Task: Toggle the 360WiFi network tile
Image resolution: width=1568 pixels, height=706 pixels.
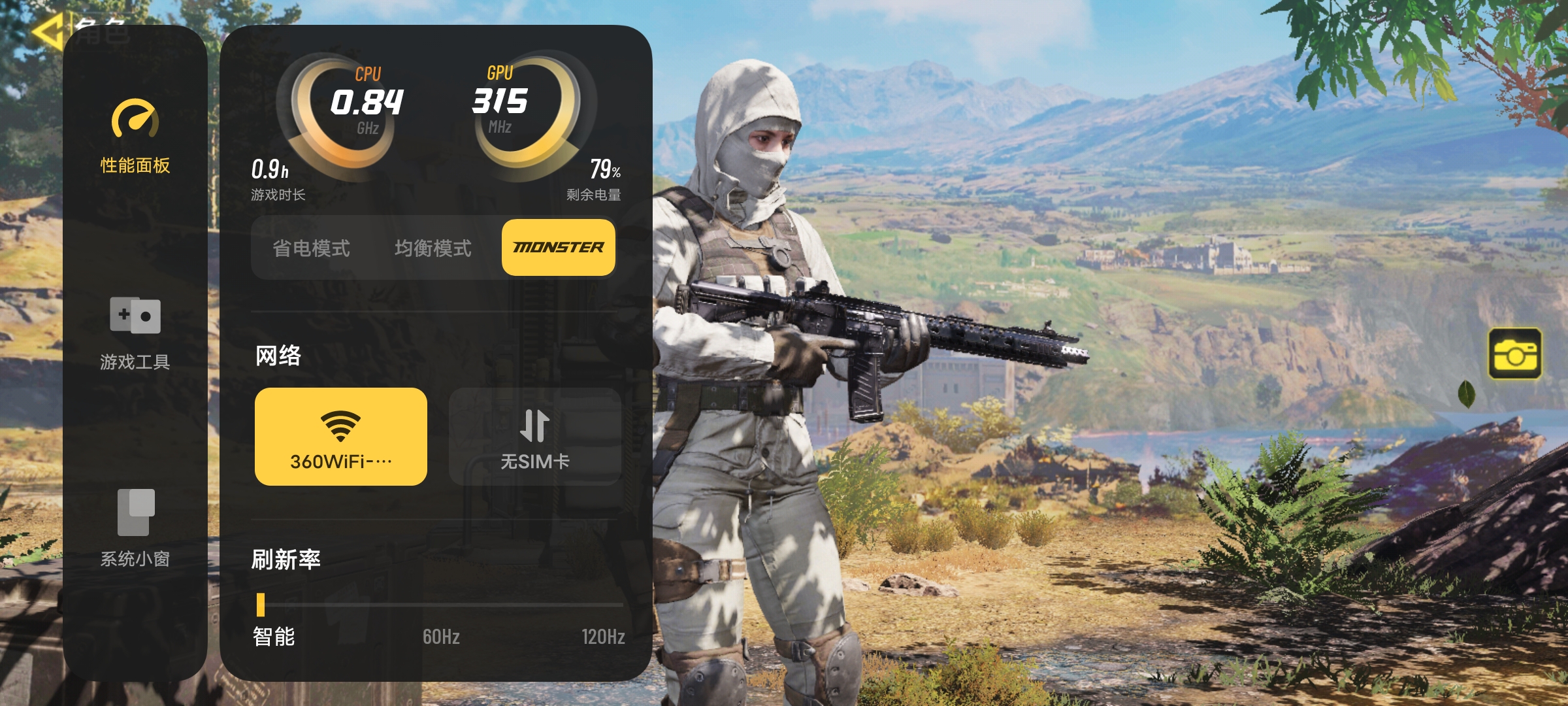Action: pyautogui.click(x=340, y=437)
